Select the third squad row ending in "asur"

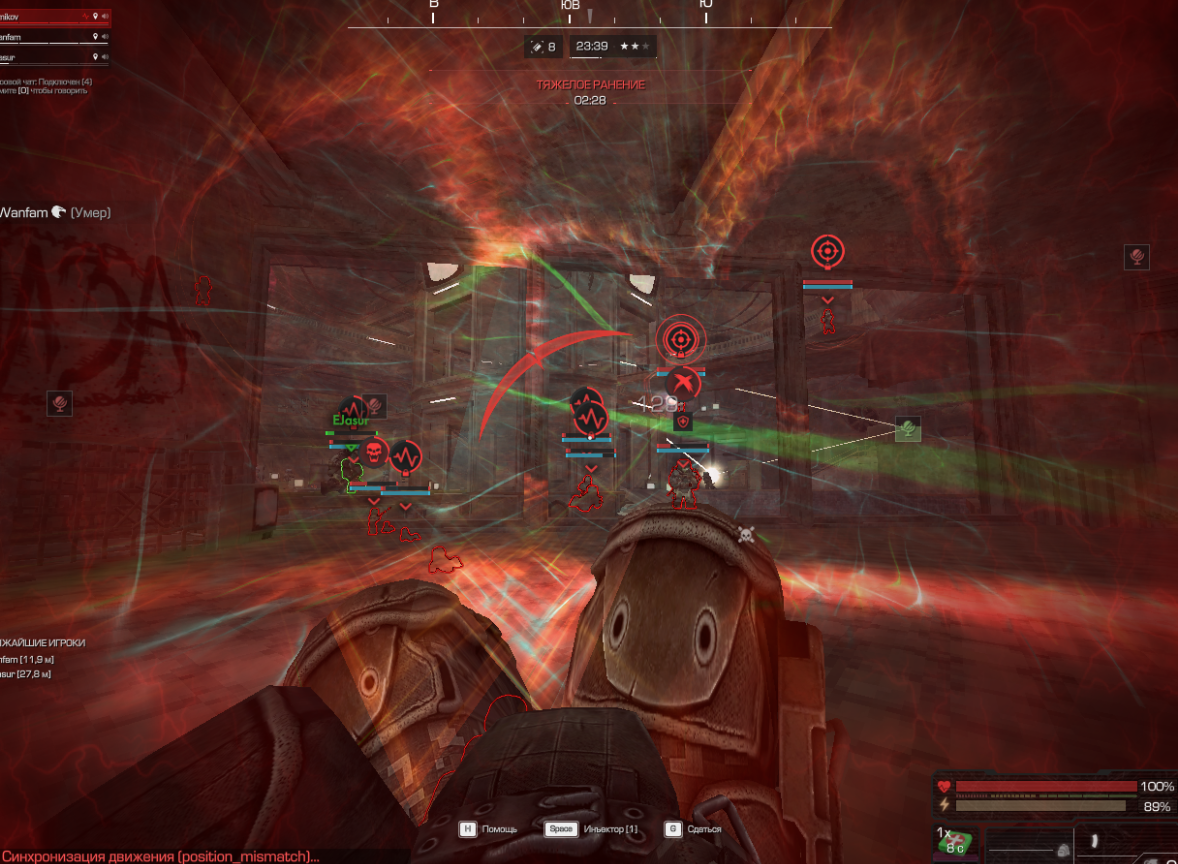tap(30, 59)
